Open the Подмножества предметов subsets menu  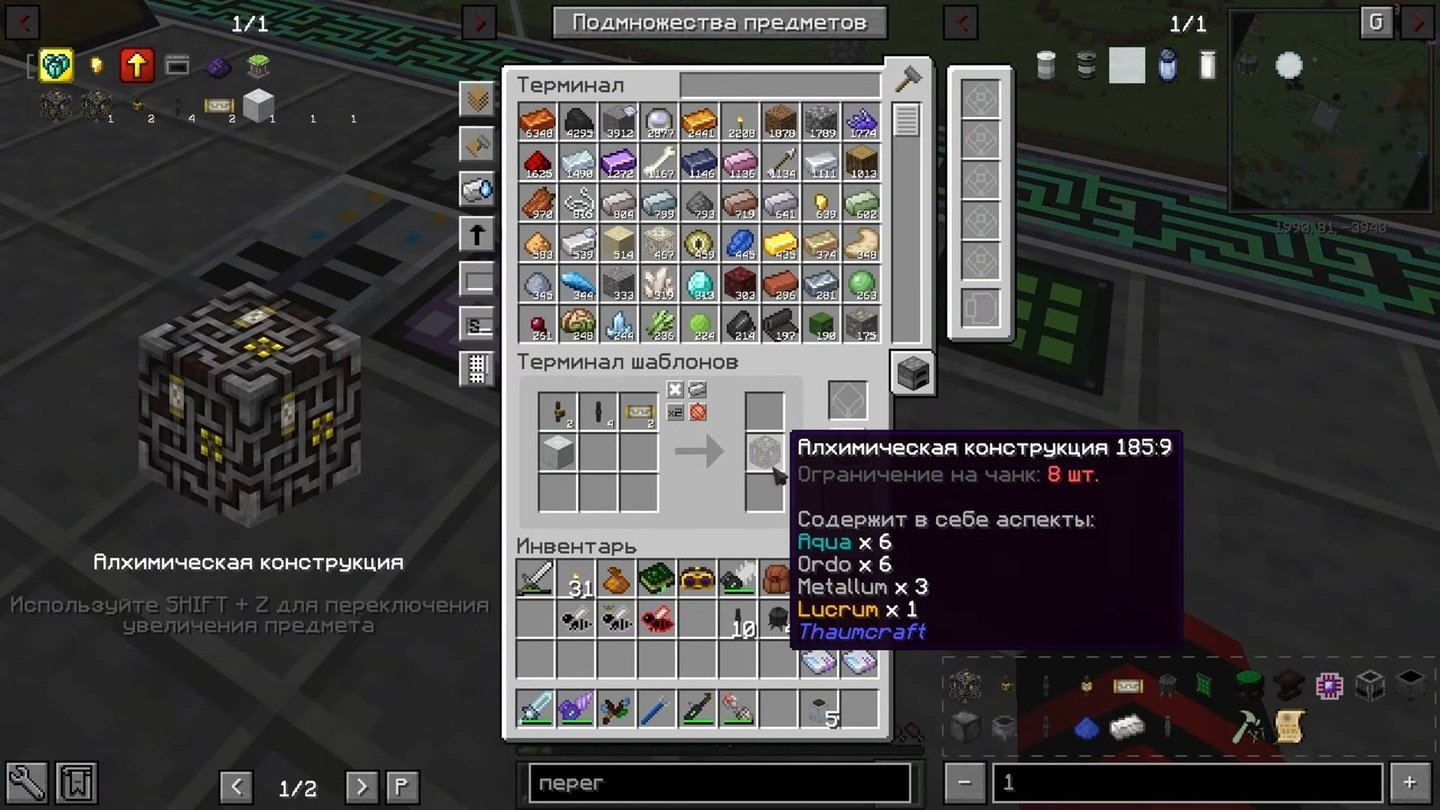[x=717, y=22]
